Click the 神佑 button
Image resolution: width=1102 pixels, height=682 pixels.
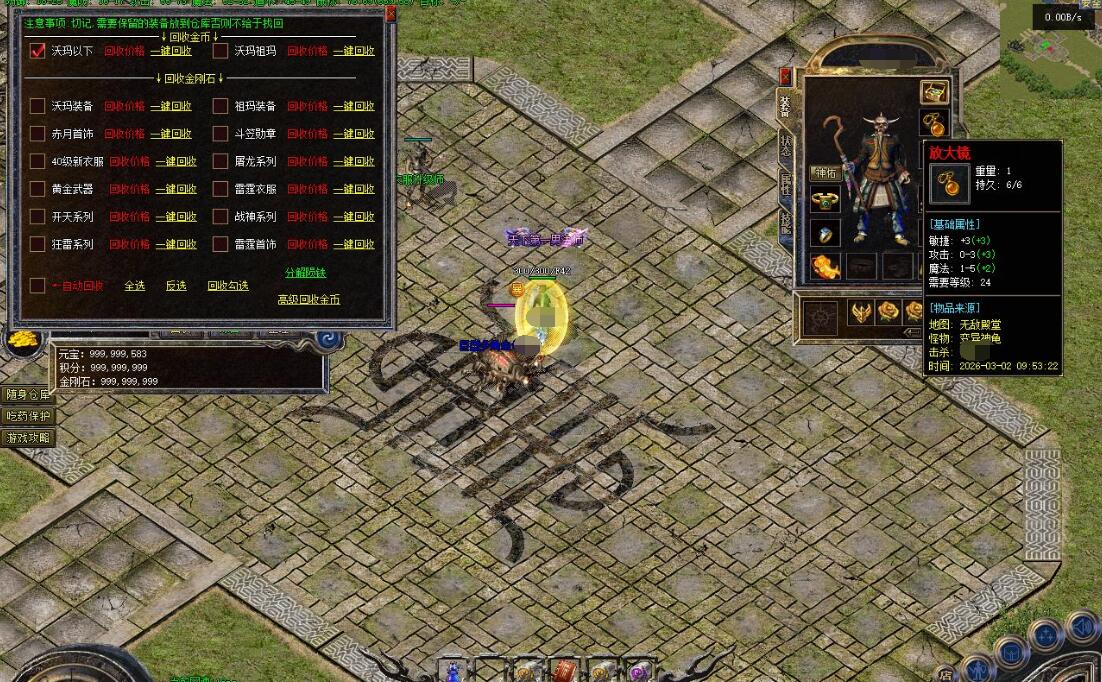point(823,173)
